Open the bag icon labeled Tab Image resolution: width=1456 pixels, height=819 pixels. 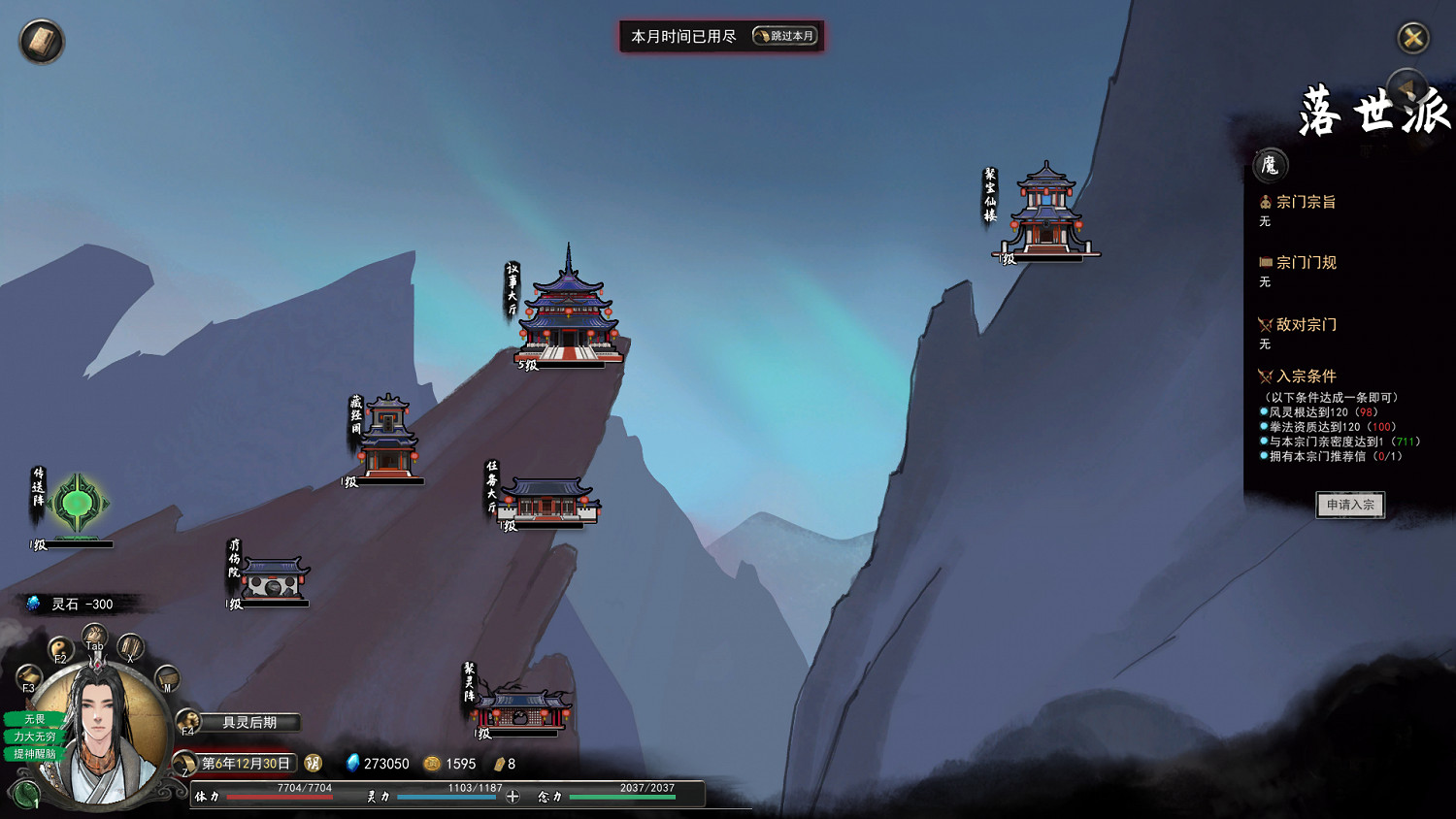[x=95, y=637]
